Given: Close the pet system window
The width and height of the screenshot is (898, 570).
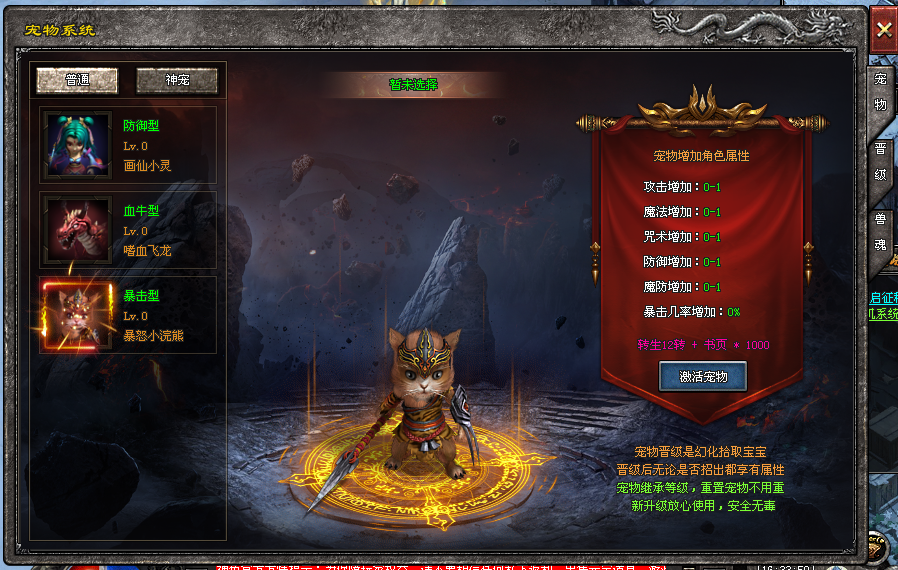Looking at the screenshot, I should [883, 30].
